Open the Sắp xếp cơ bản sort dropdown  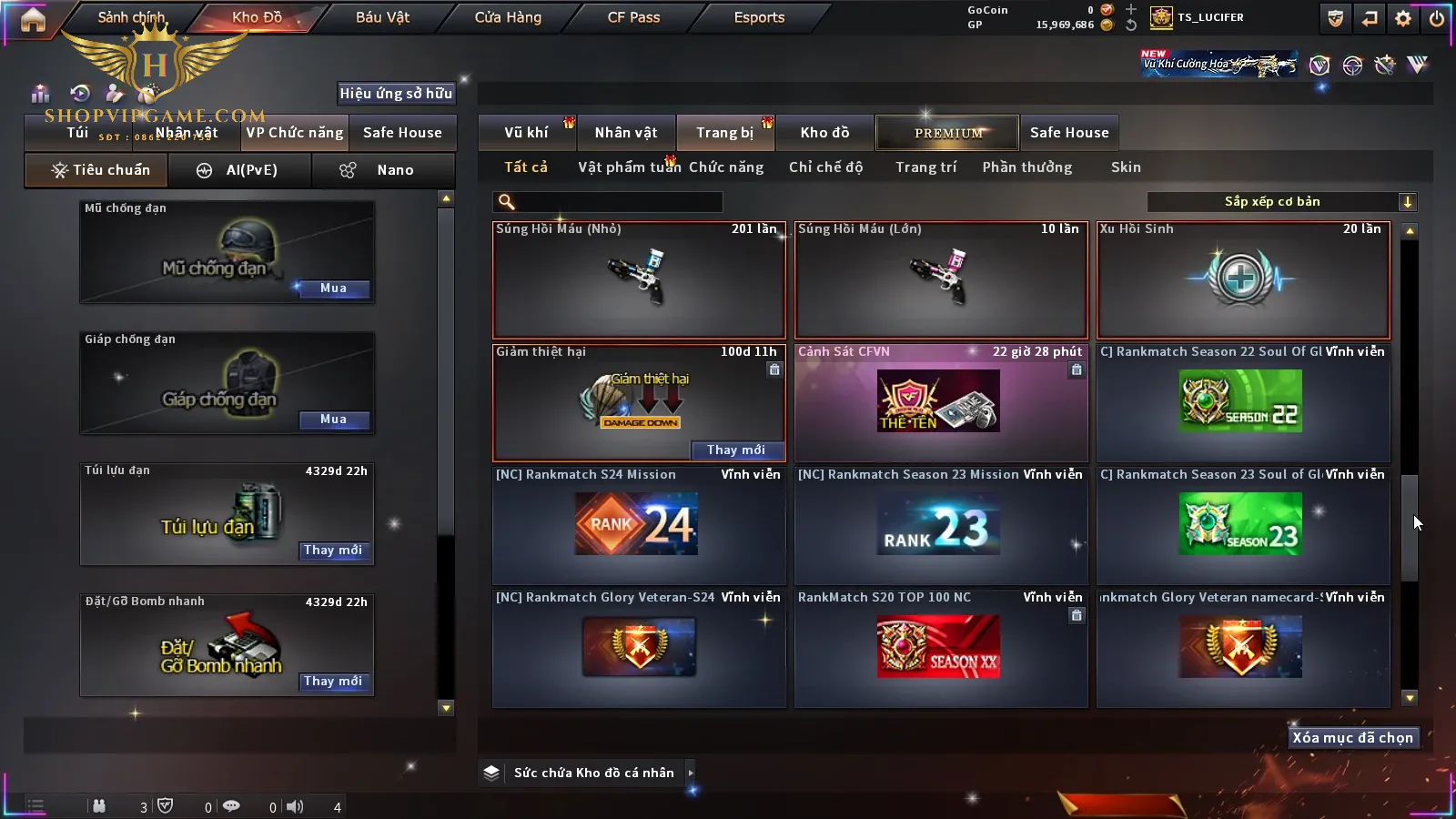coord(1281,202)
